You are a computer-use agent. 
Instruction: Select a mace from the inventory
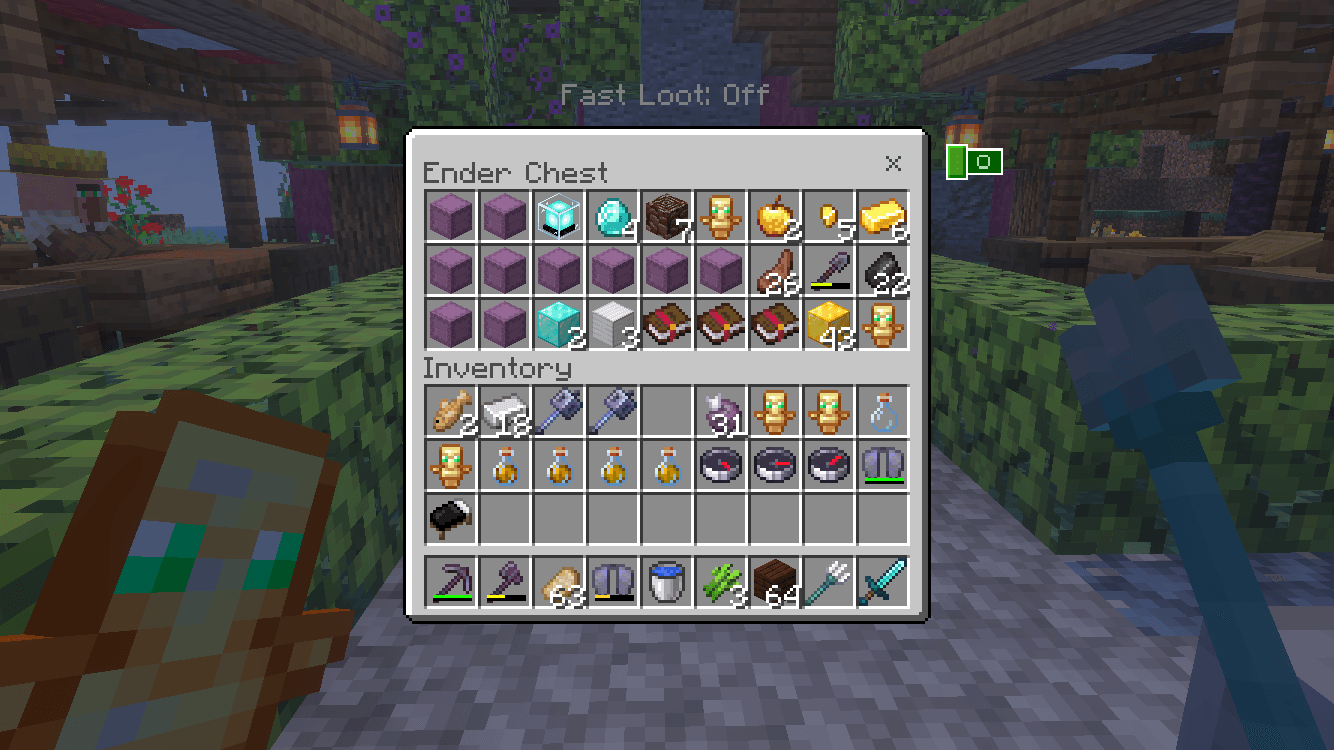(x=559, y=412)
